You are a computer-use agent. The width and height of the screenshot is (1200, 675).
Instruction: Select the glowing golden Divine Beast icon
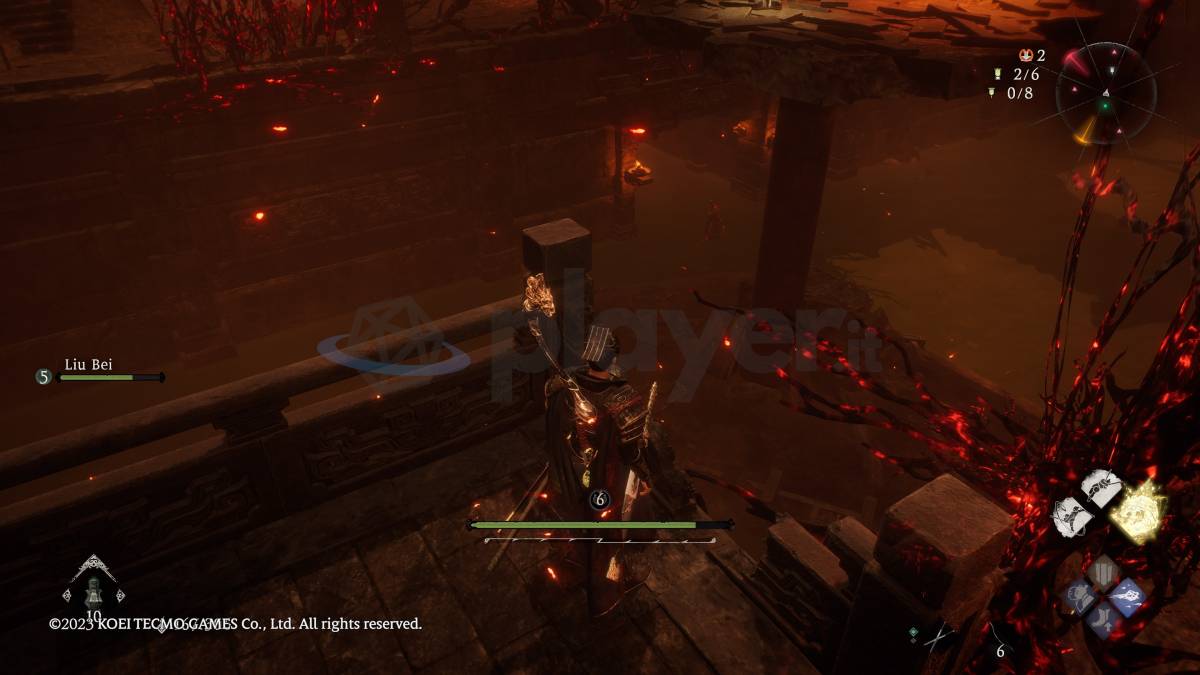tap(1140, 512)
